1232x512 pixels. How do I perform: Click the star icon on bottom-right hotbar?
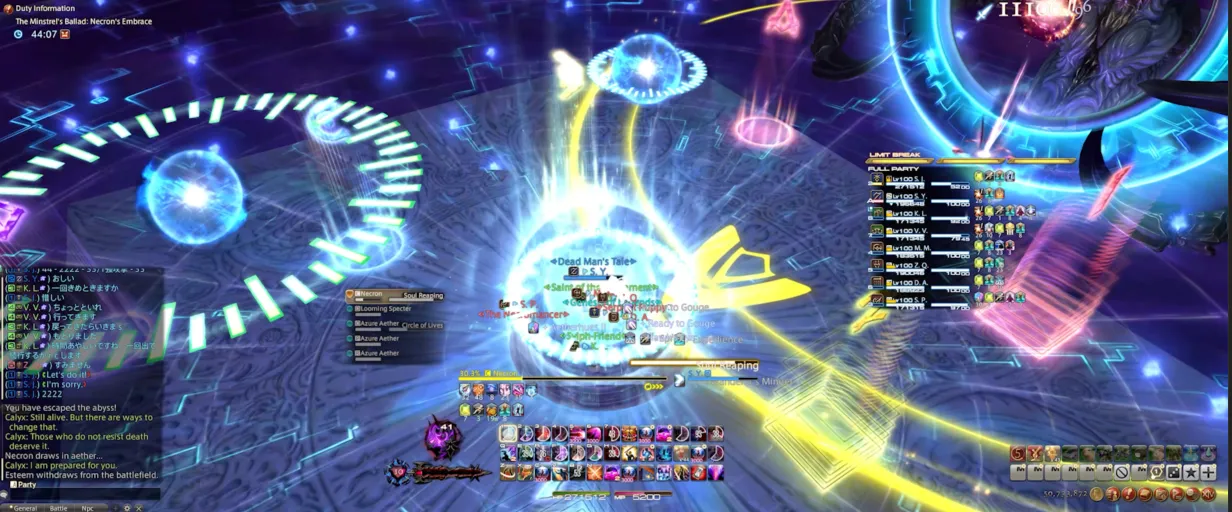pos(1192,472)
